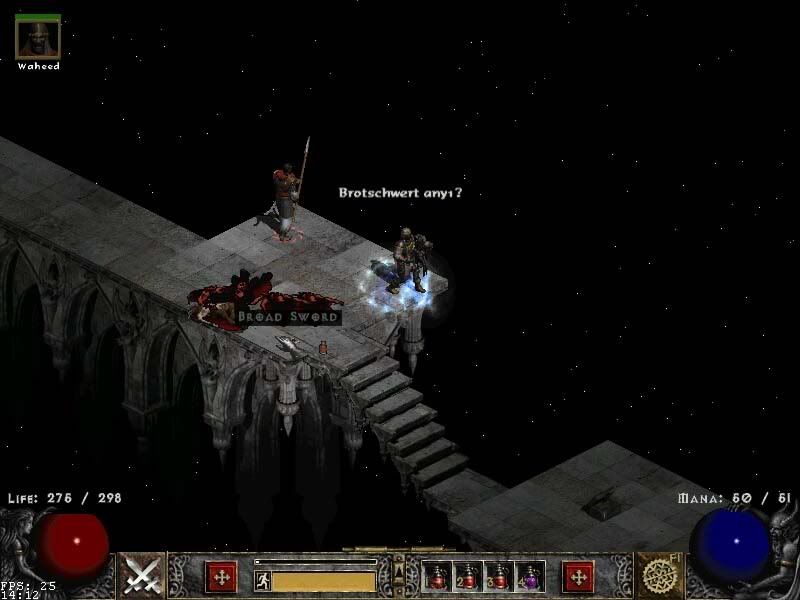This screenshot has width=800, height=600.
Task: Use the purple rejuvenation potion in belt
Action: pos(529,576)
